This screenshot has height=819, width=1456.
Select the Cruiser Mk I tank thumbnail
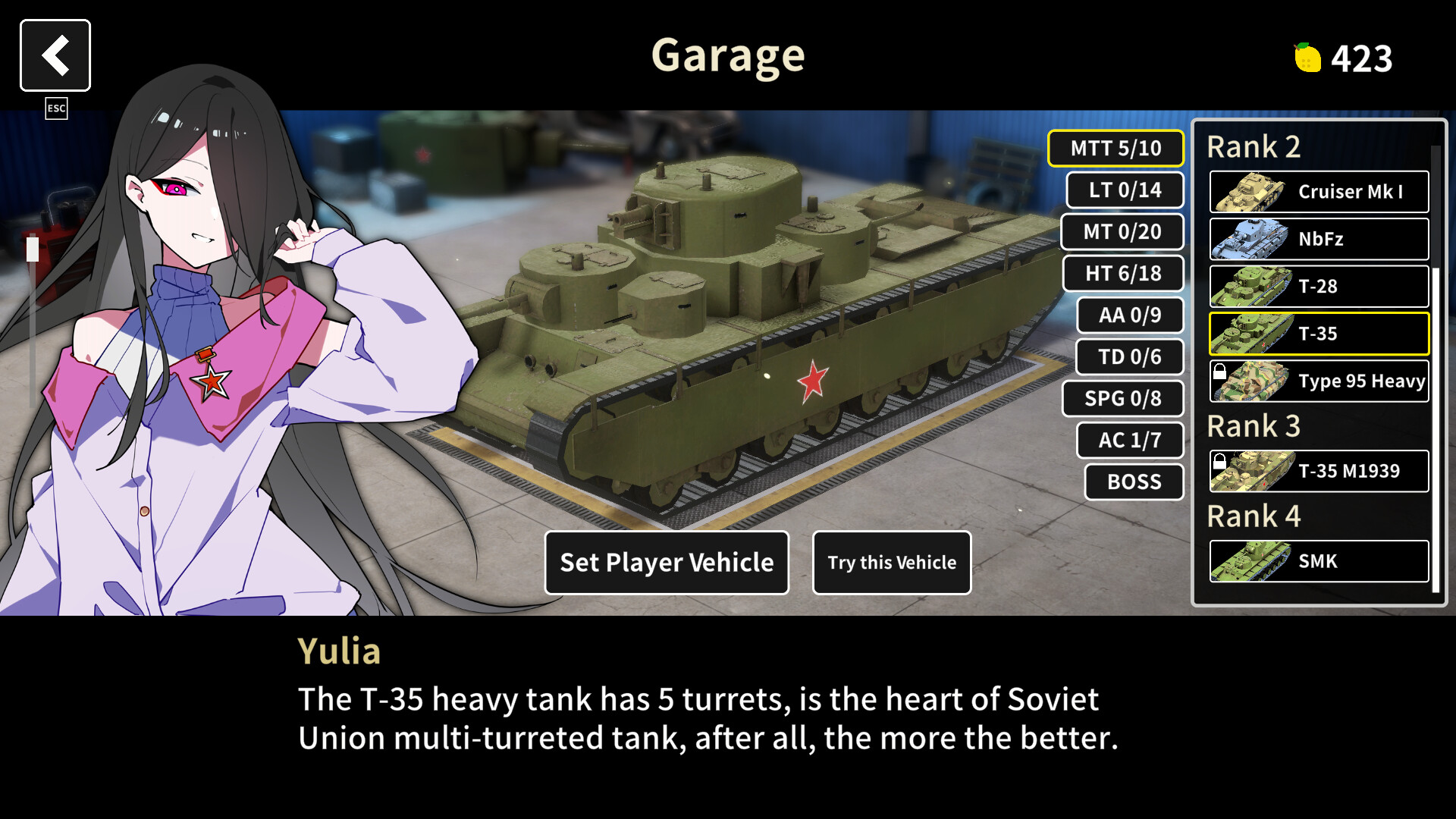1318,192
